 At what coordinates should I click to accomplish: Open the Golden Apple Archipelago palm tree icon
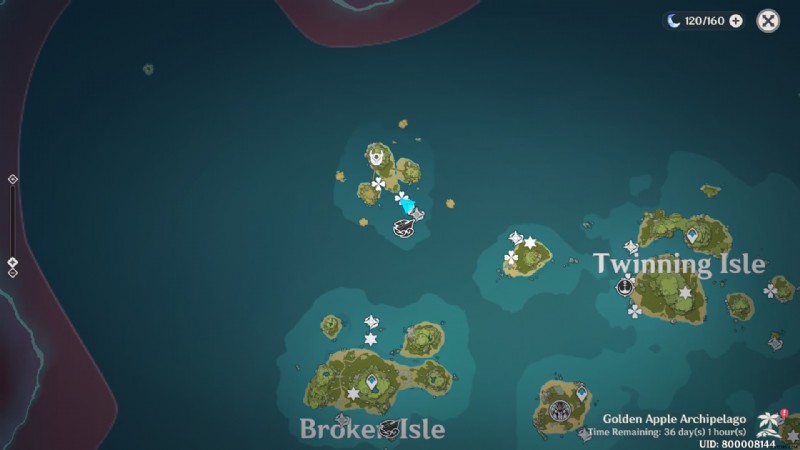[769, 420]
